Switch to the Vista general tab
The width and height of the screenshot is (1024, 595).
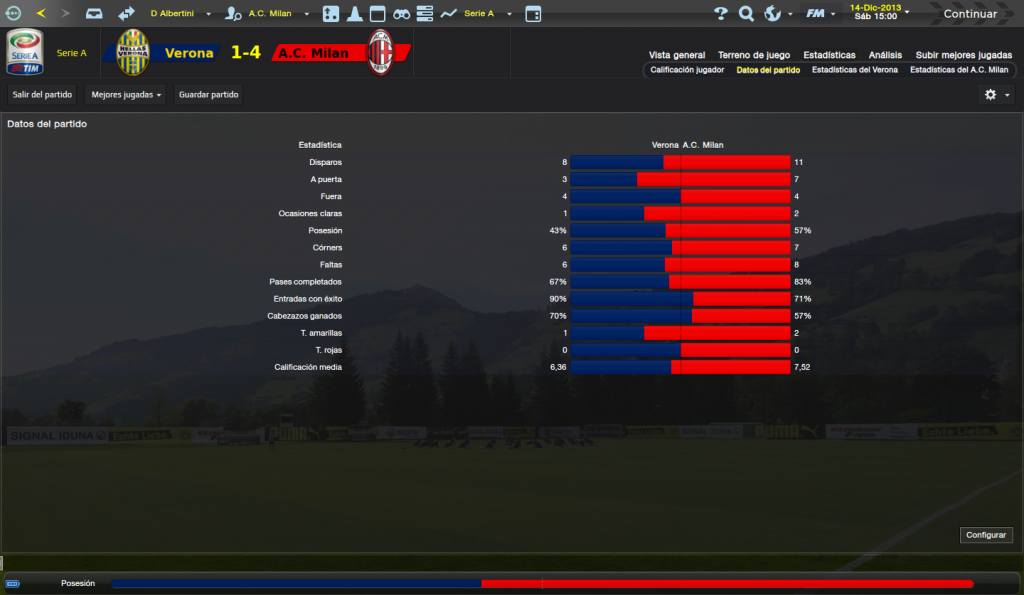pos(677,55)
